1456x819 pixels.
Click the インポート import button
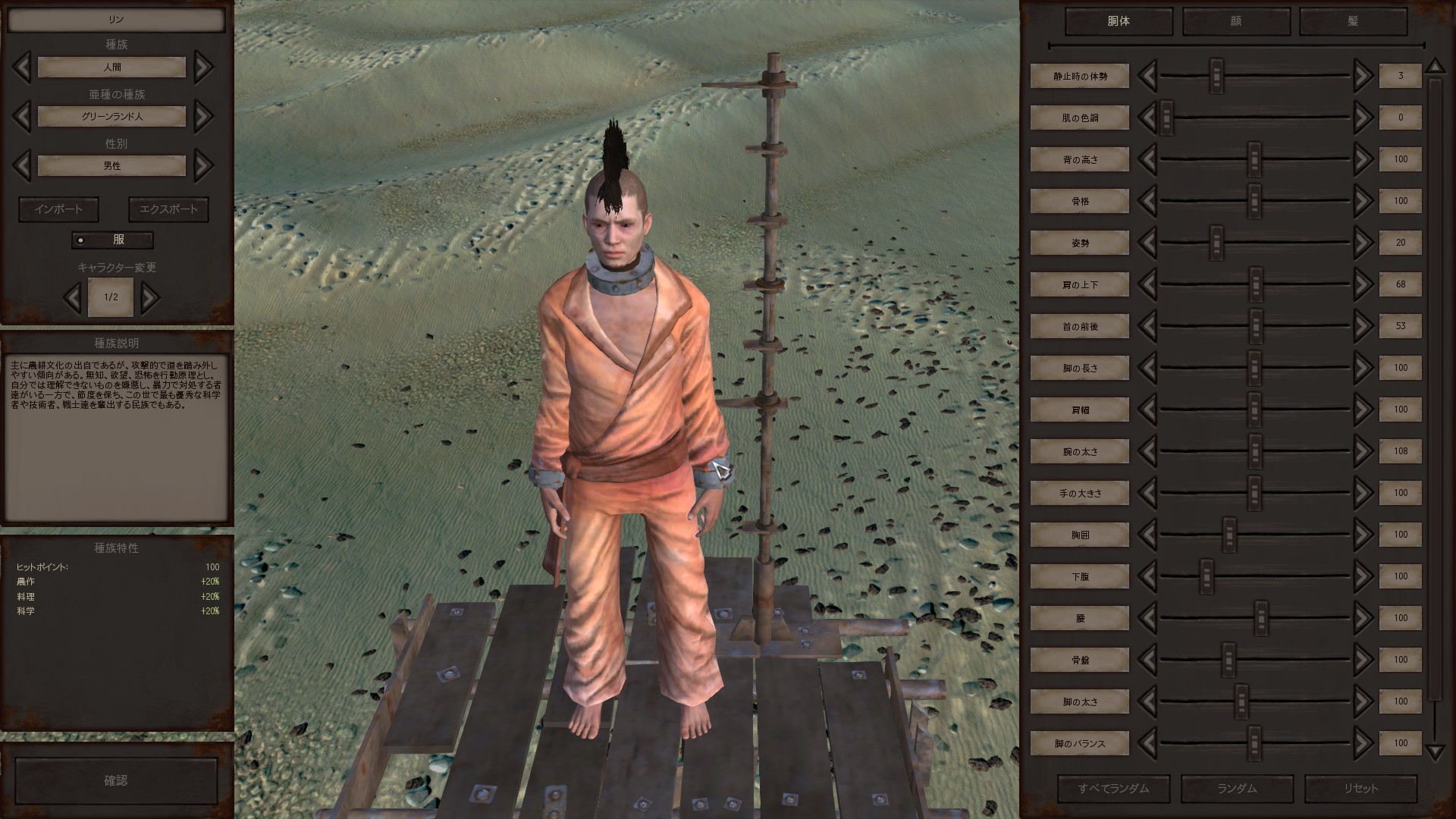pos(58,209)
